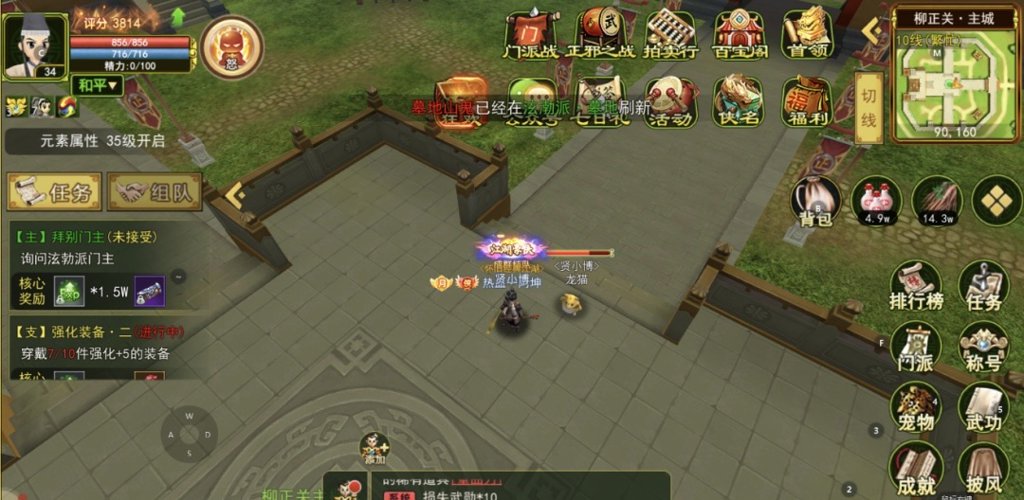The height and width of the screenshot is (500, 1024).
Task: Open the 排行榜 leaderboard
Action: (916, 287)
